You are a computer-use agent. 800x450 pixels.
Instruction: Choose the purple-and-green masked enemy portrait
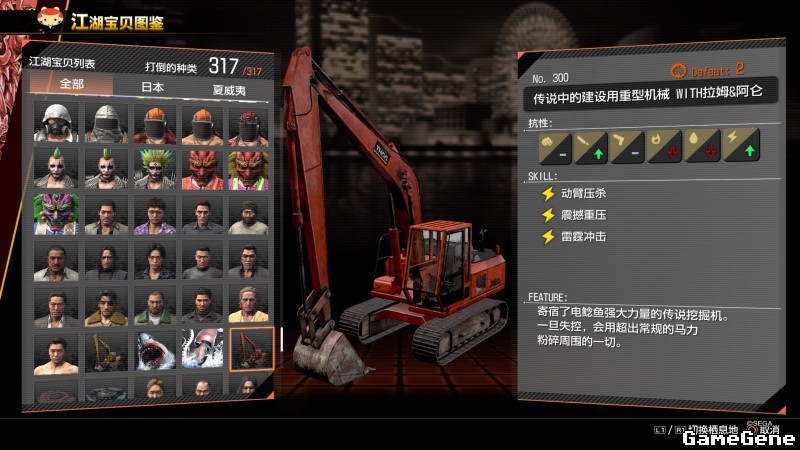coord(56,213)
